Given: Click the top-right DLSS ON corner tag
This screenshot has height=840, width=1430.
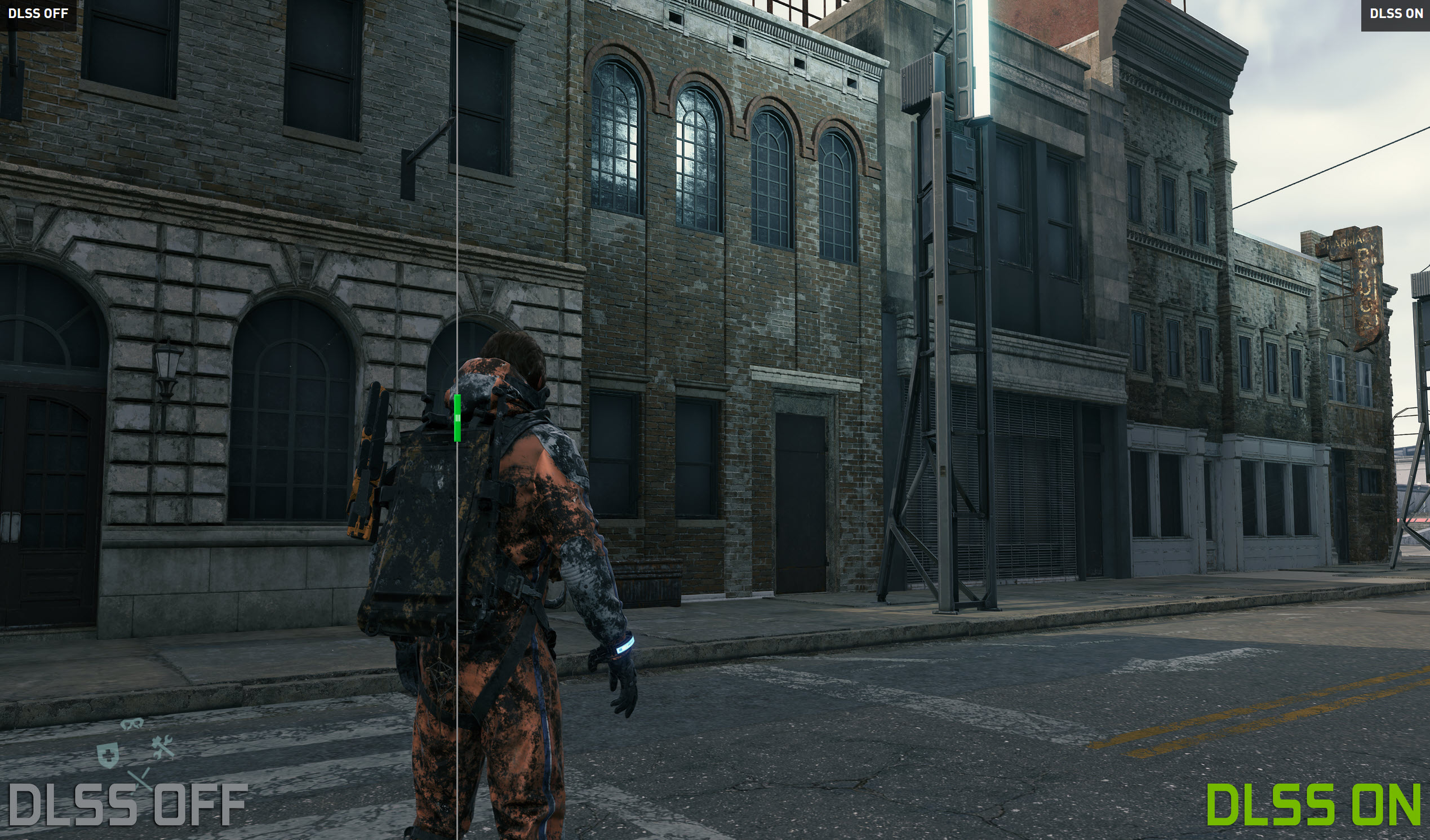Looking at the screenshot, I should pyautogui.click(x=1396, y=14).
